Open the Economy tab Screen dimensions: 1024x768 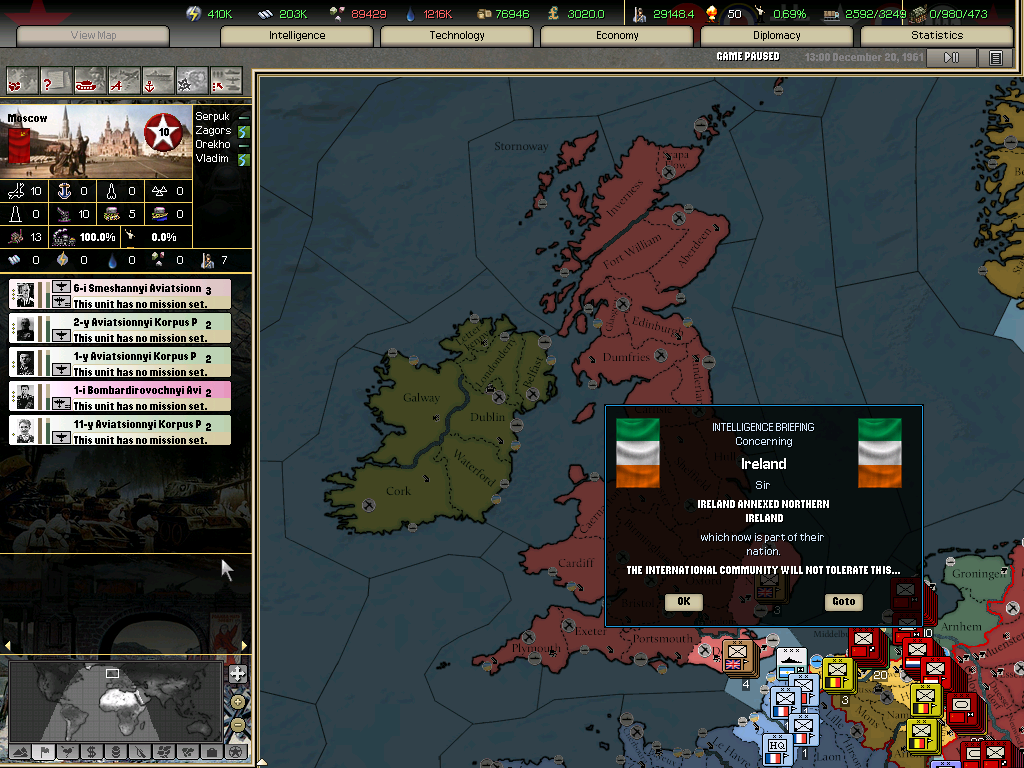tap(617, 36)
